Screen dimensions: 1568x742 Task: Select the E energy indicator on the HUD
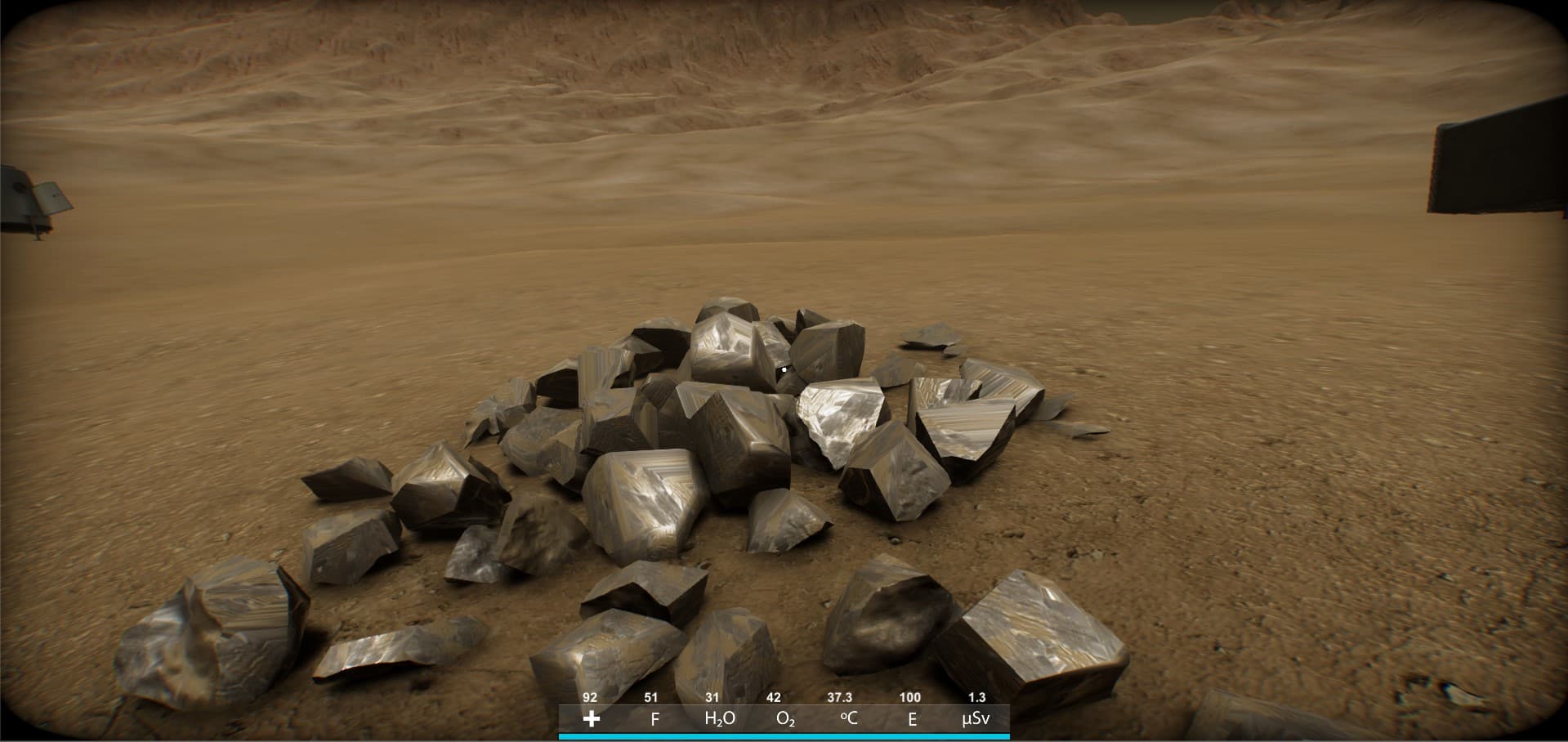pos(912,720)
